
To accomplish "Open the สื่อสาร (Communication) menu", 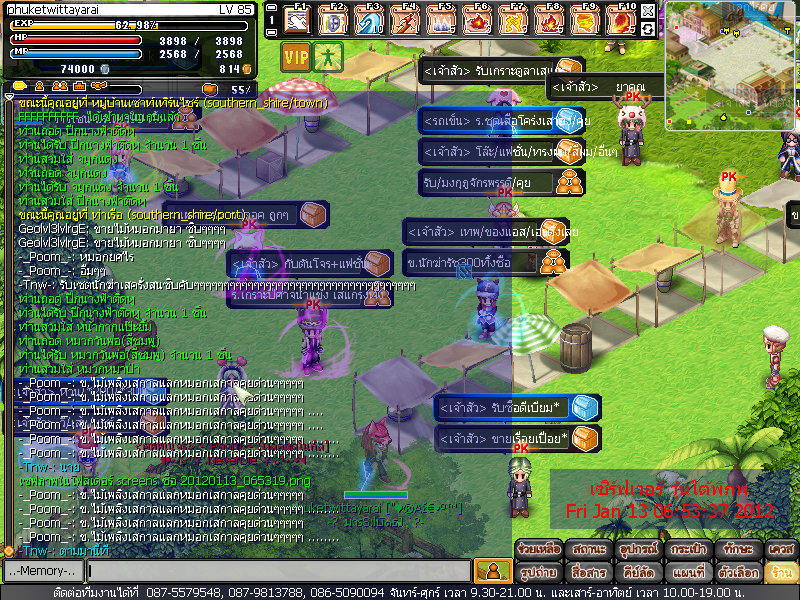I will pos(587,572).
